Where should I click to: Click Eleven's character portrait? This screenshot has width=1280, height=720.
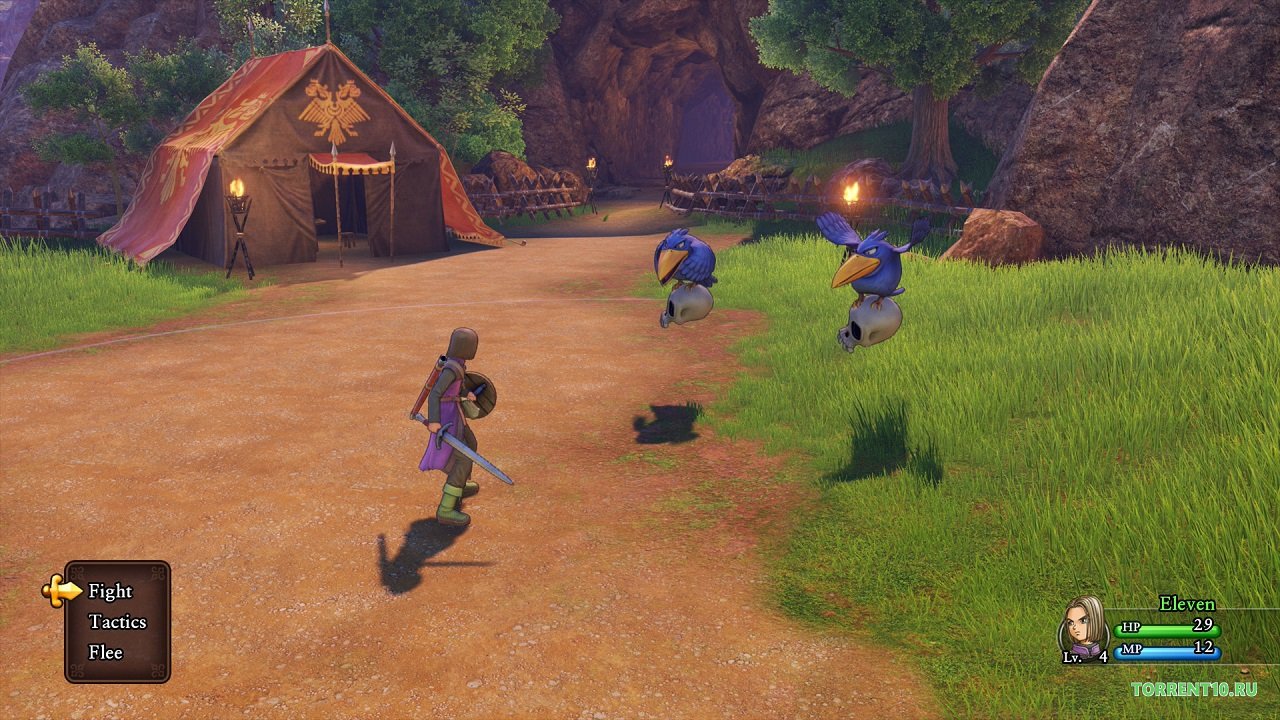coord(1083,628)
